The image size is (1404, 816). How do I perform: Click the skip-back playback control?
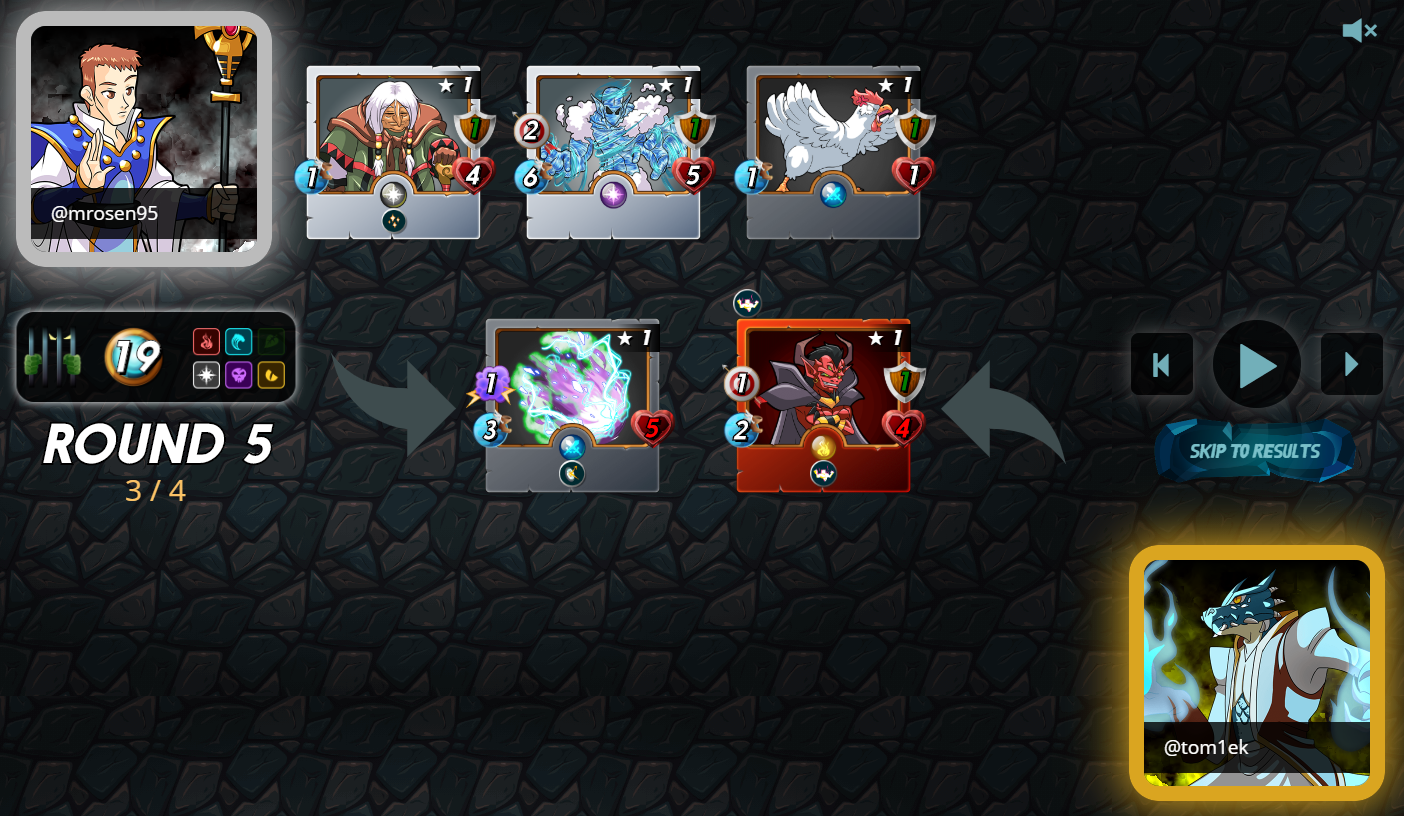click(1161, 364)
